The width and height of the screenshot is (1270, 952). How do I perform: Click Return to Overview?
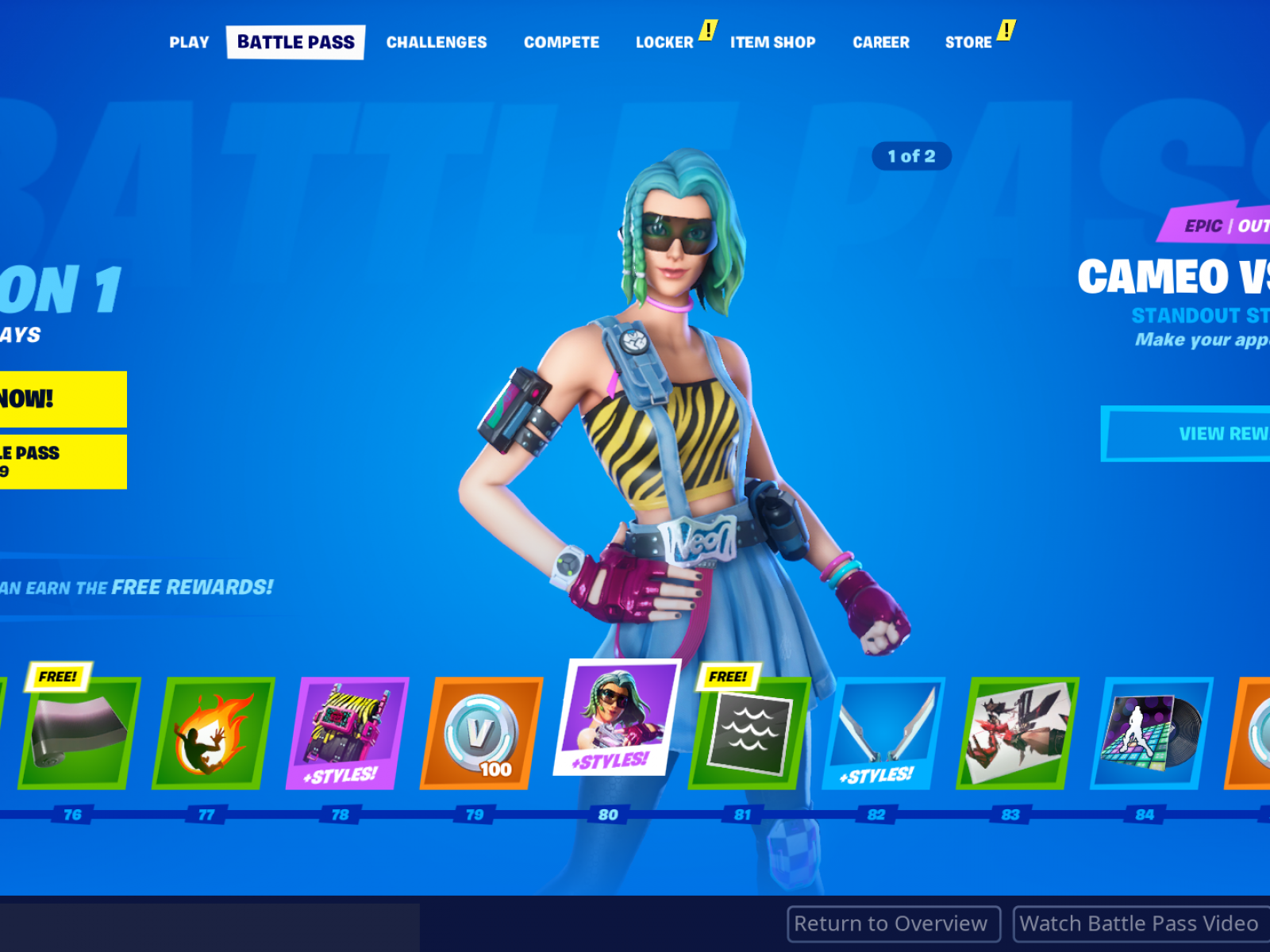pyautogui.click(x=891, y=923)
